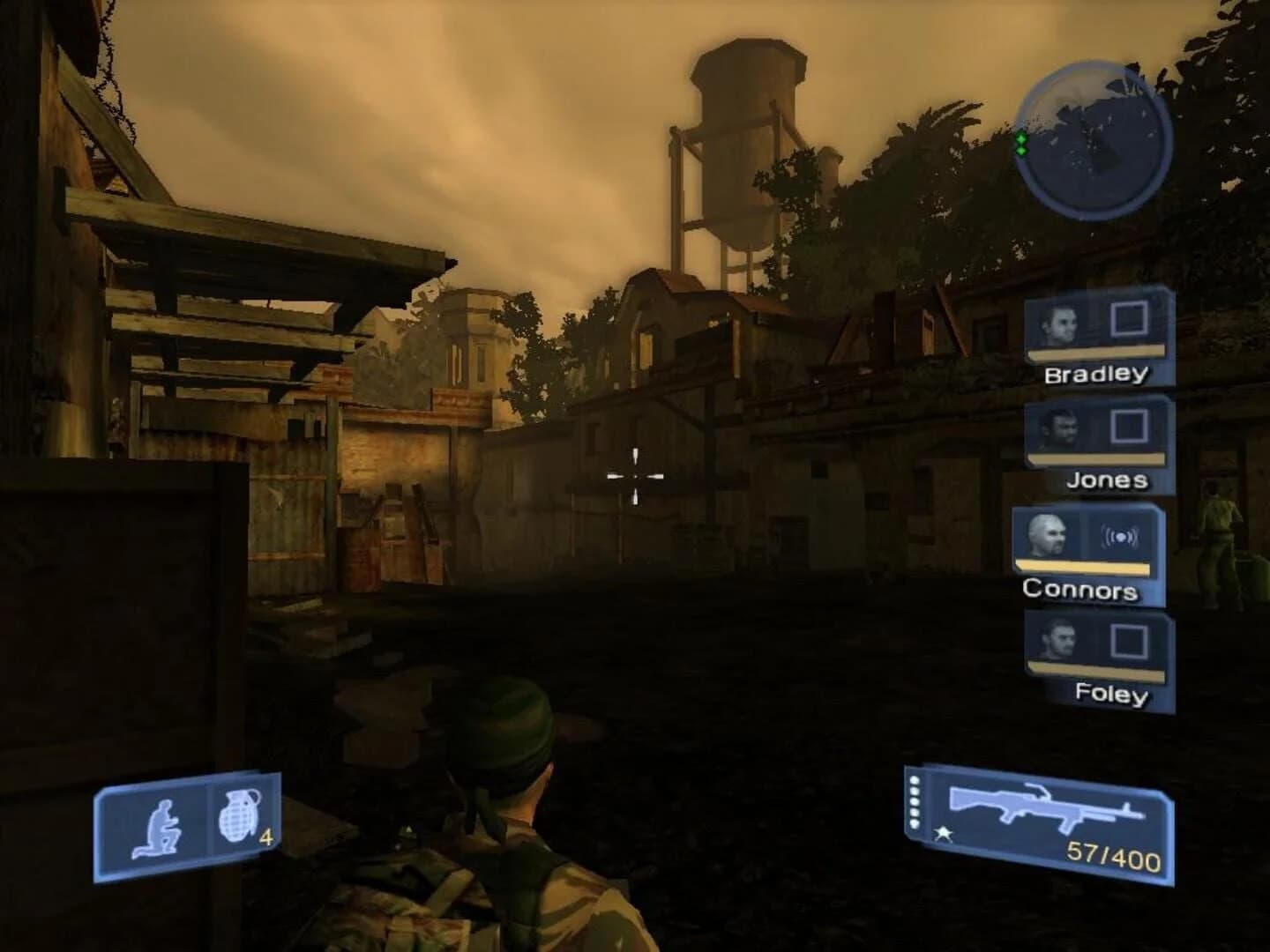Select the crouch stance icon

162,823
